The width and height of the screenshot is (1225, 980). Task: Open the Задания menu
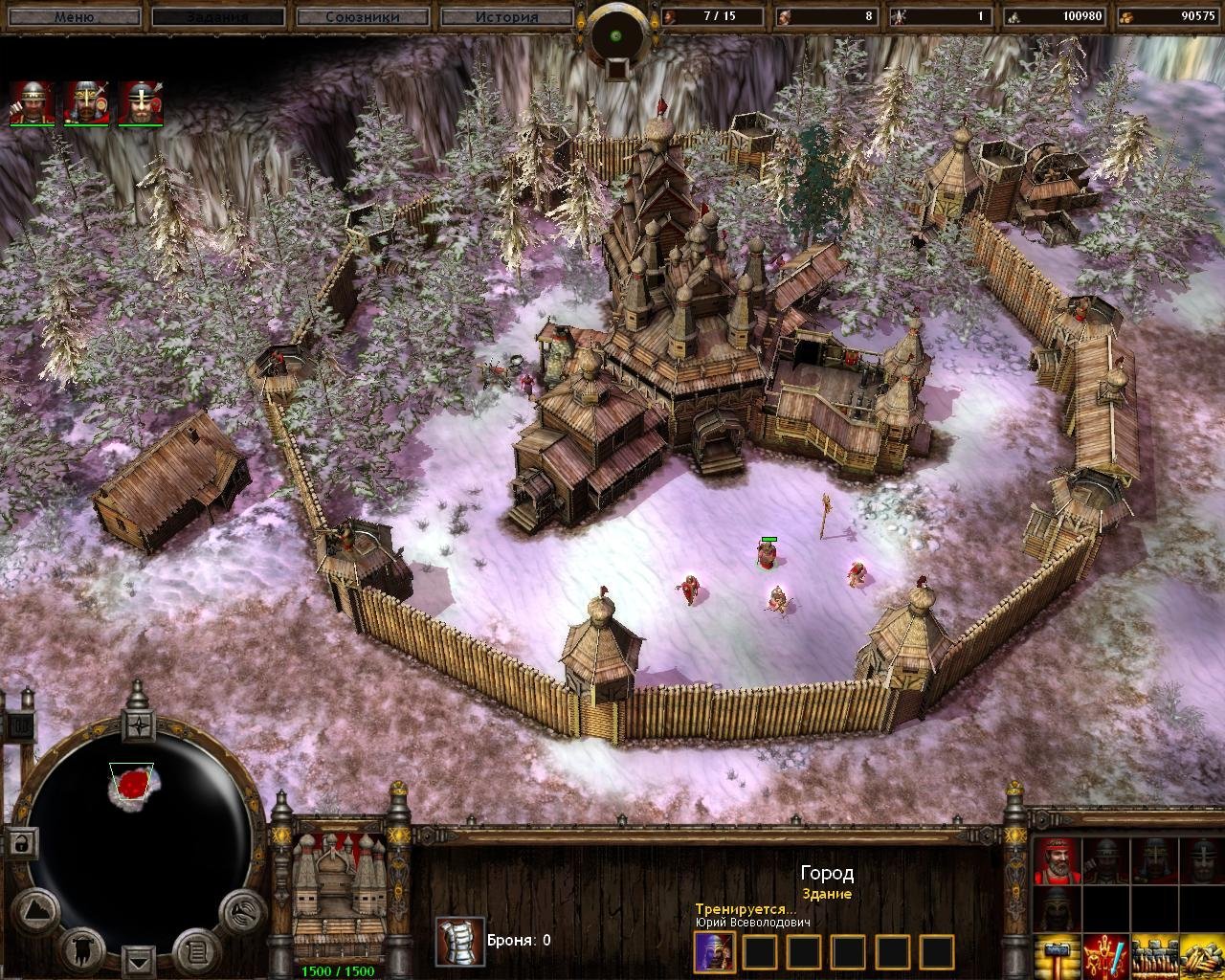pos(218,15)
